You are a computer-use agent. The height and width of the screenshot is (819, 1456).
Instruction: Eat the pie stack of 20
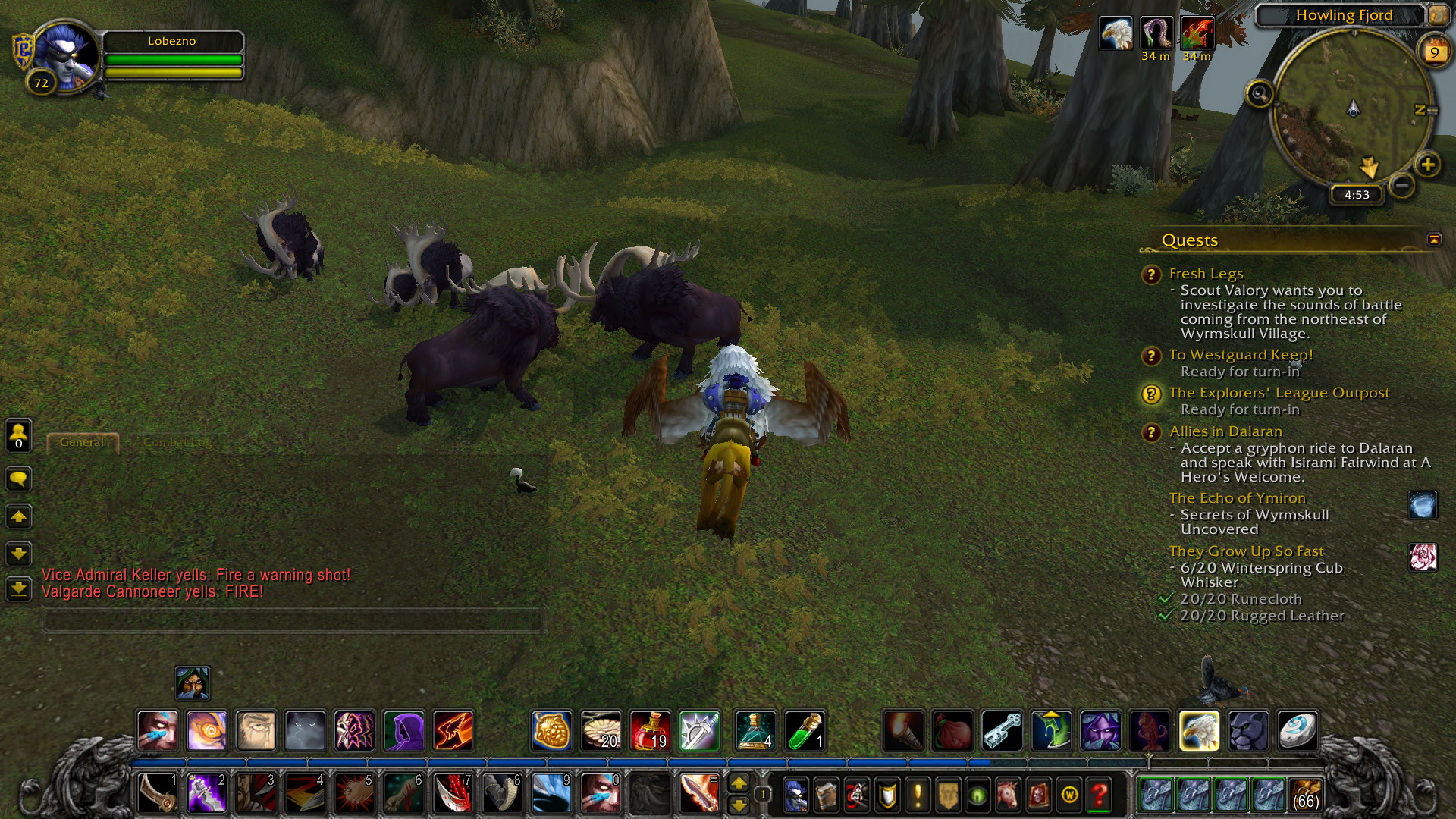point(601,731)
